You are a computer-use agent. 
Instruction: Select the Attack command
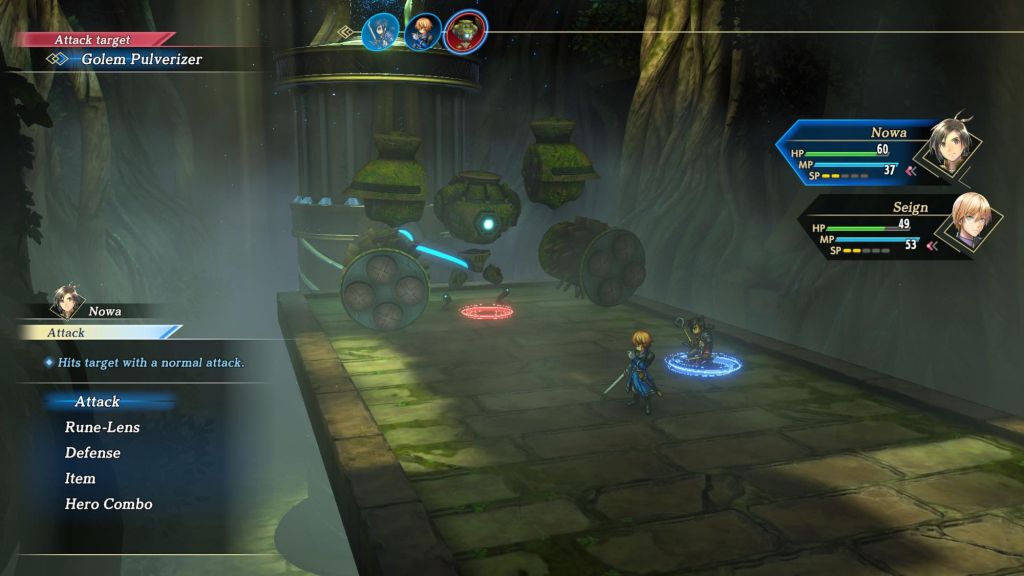tap(97, 402)
